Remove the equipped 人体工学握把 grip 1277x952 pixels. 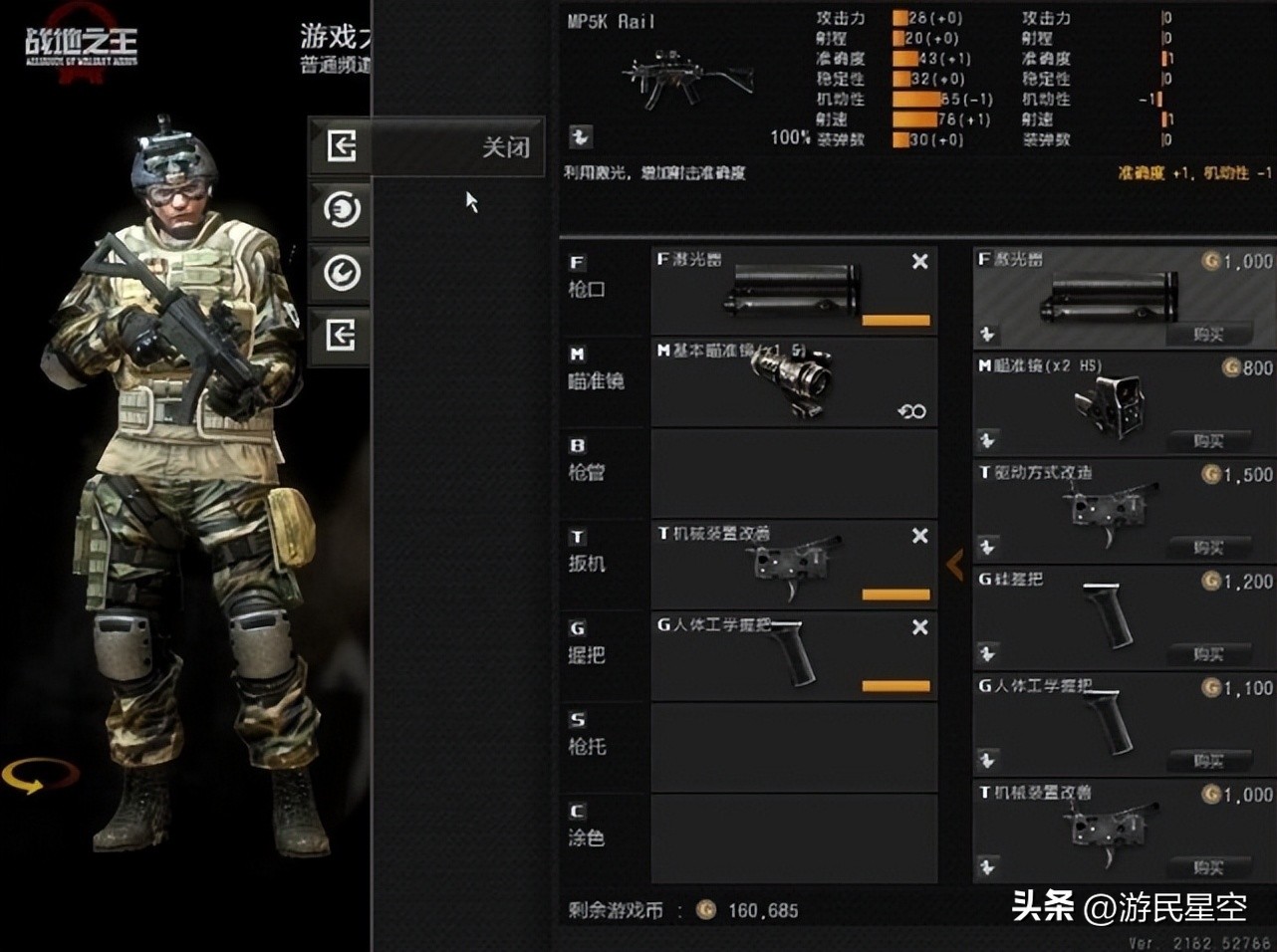point(919,627)
